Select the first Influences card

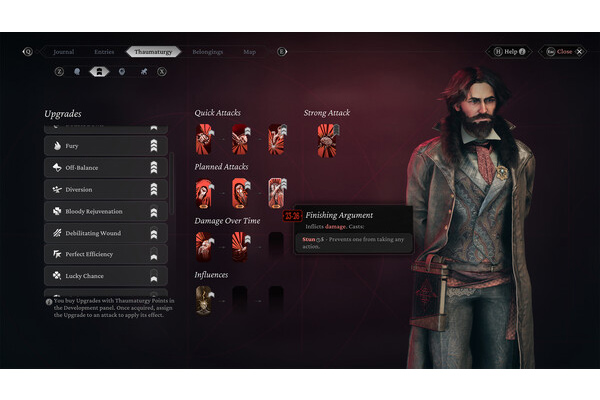click(x=205, y=298)
